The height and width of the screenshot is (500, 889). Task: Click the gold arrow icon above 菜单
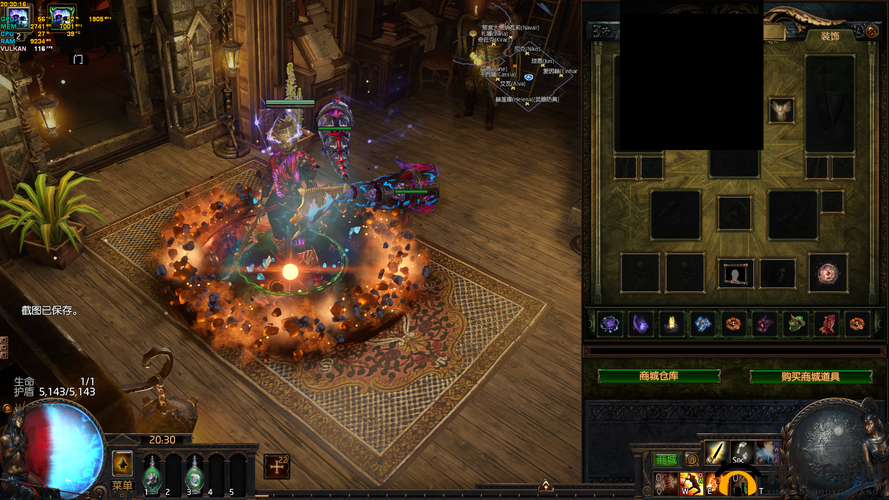click(122, 463)
